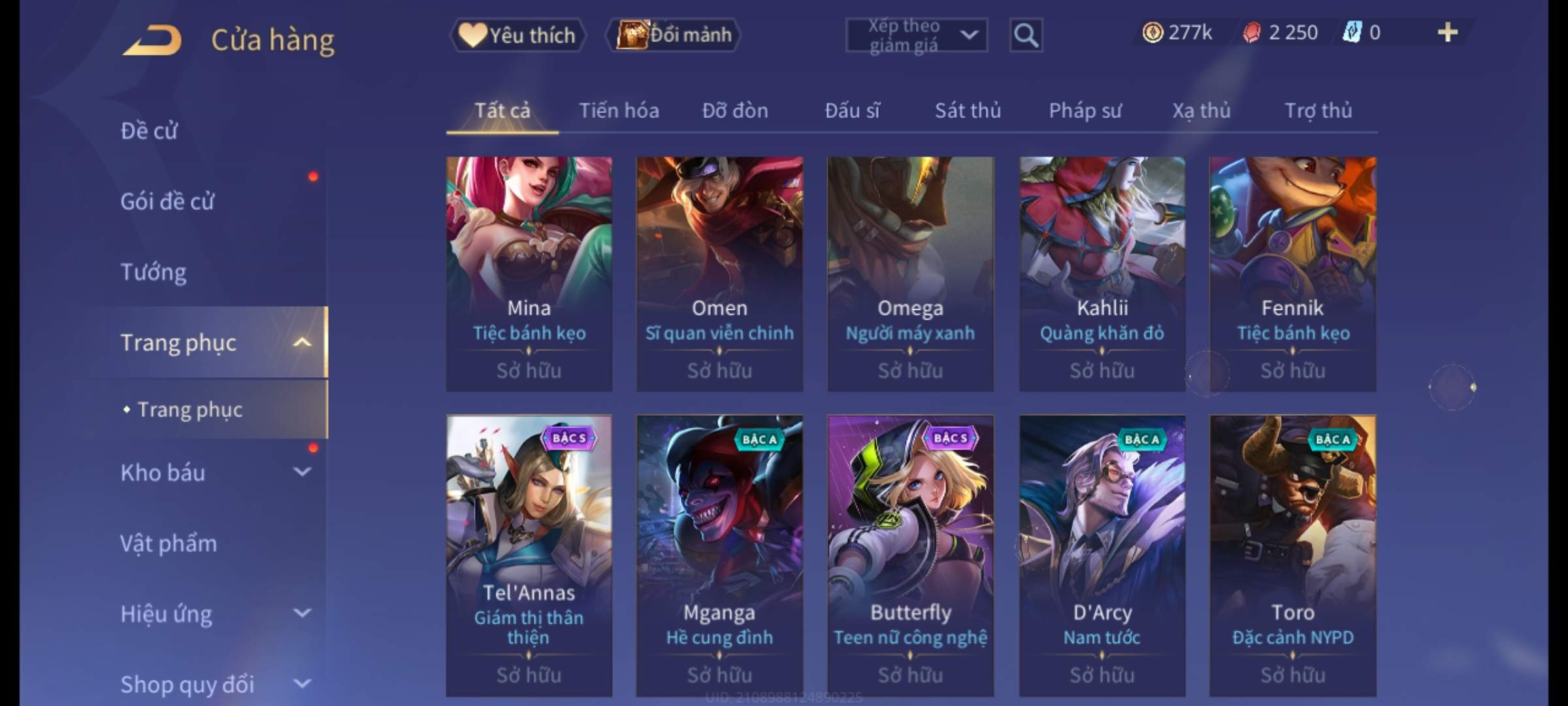1568x706 pixels.
Task: Switch to the Đỡ đòn tab
Action: [x=735, y=110]
